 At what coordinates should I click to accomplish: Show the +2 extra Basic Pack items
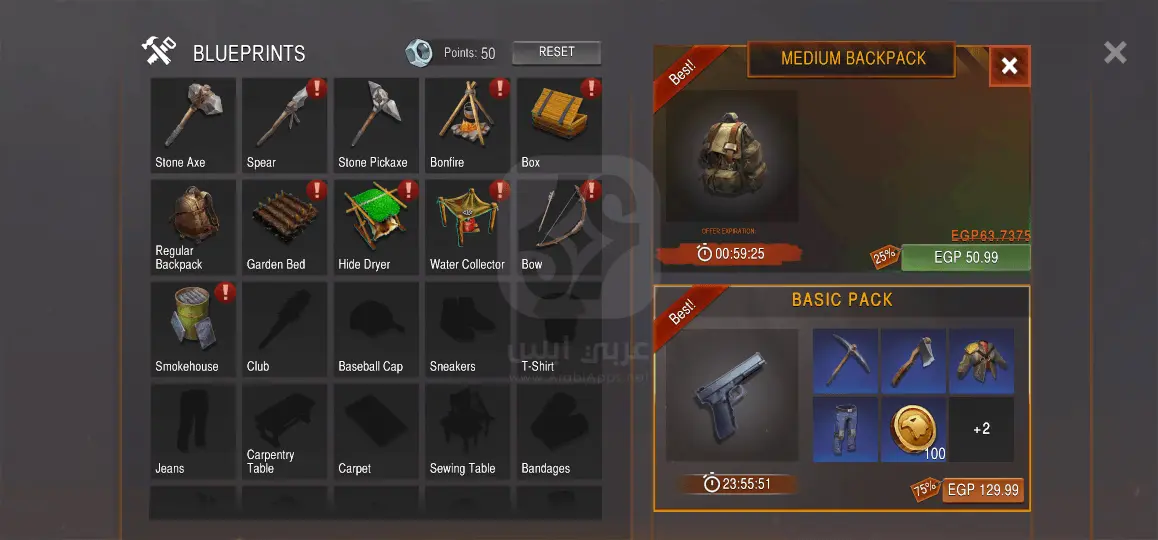click(x=981, y=429)
